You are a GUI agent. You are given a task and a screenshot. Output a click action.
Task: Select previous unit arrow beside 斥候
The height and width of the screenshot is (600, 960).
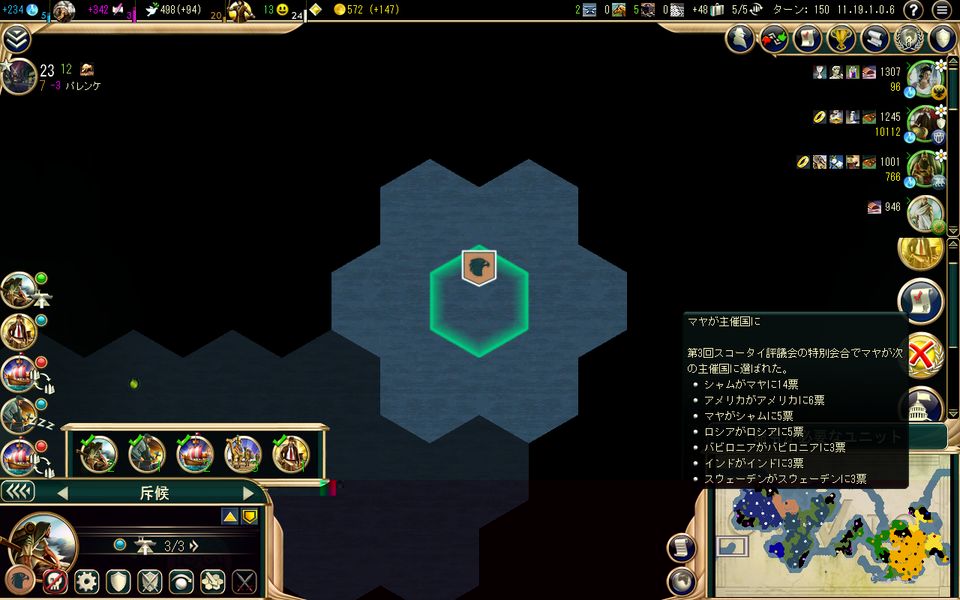pos(62,493)
